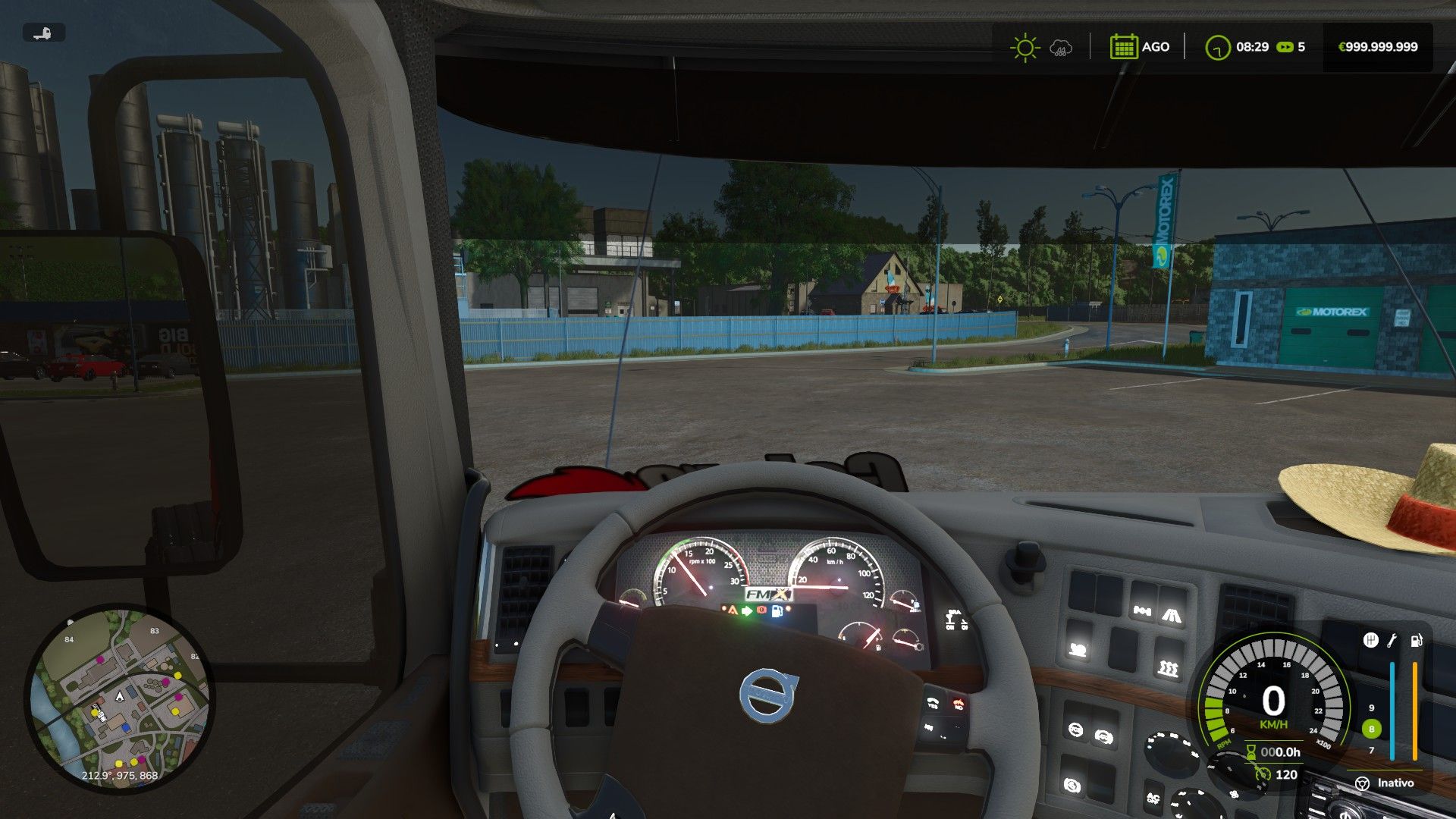Select the gear shift icon

pos(1370,641)
